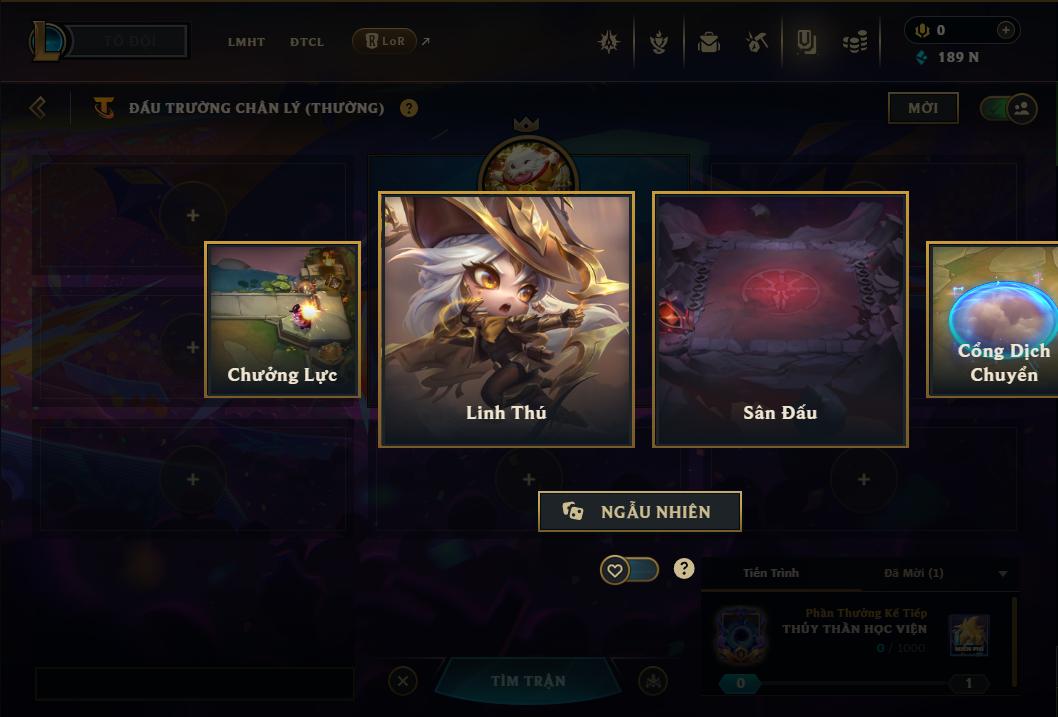Click the Ngẫu Nhiên random button
The width and height of the screenshot is (1058, 717).
[640, 511]
